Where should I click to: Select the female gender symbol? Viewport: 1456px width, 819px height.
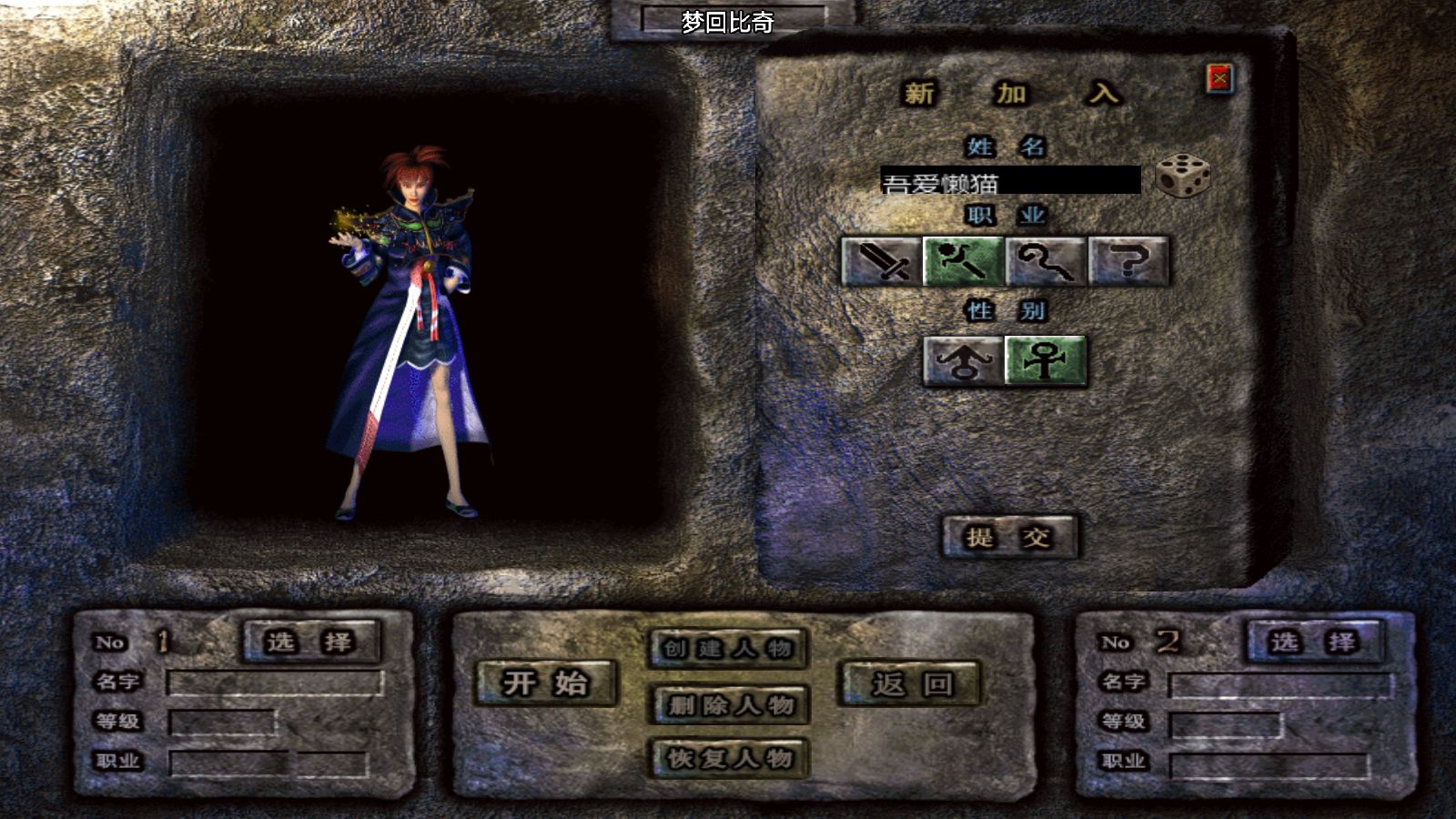(1045, 360)
